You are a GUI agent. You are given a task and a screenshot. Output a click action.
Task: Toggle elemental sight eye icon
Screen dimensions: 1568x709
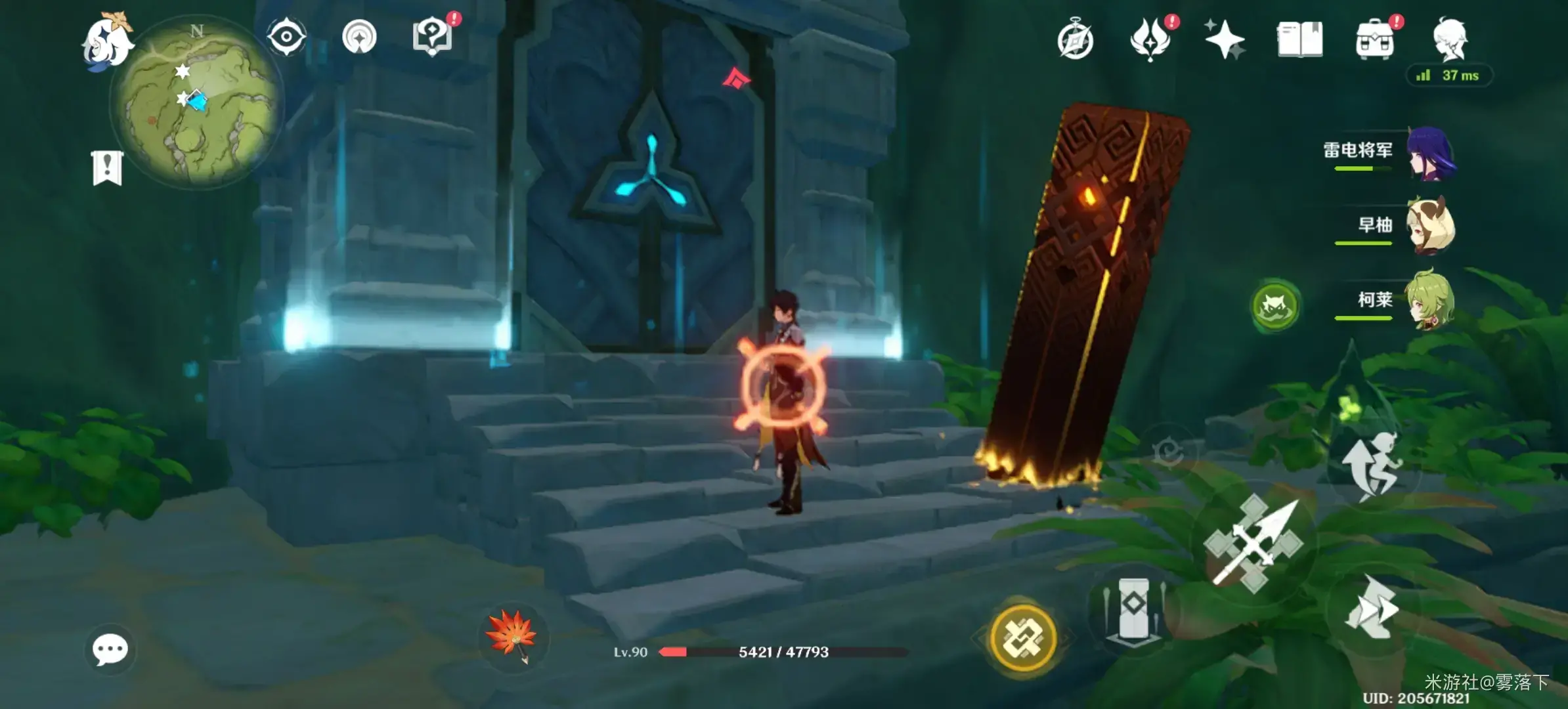286,36
